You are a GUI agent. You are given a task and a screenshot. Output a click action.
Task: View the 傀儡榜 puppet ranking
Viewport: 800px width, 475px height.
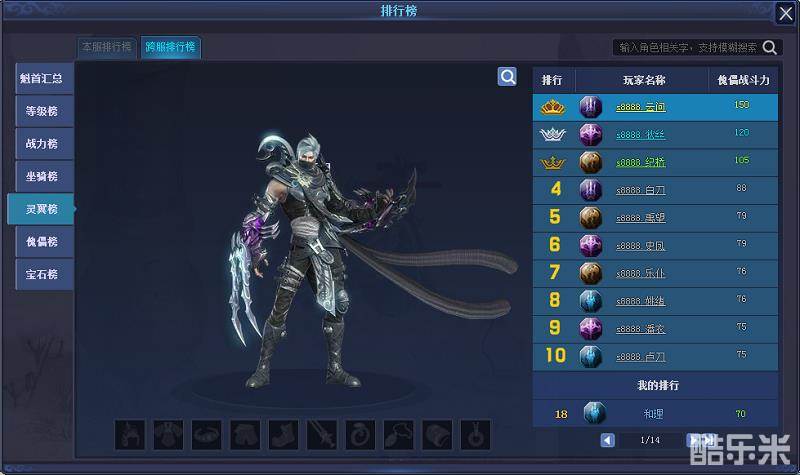tap(43, 241)
